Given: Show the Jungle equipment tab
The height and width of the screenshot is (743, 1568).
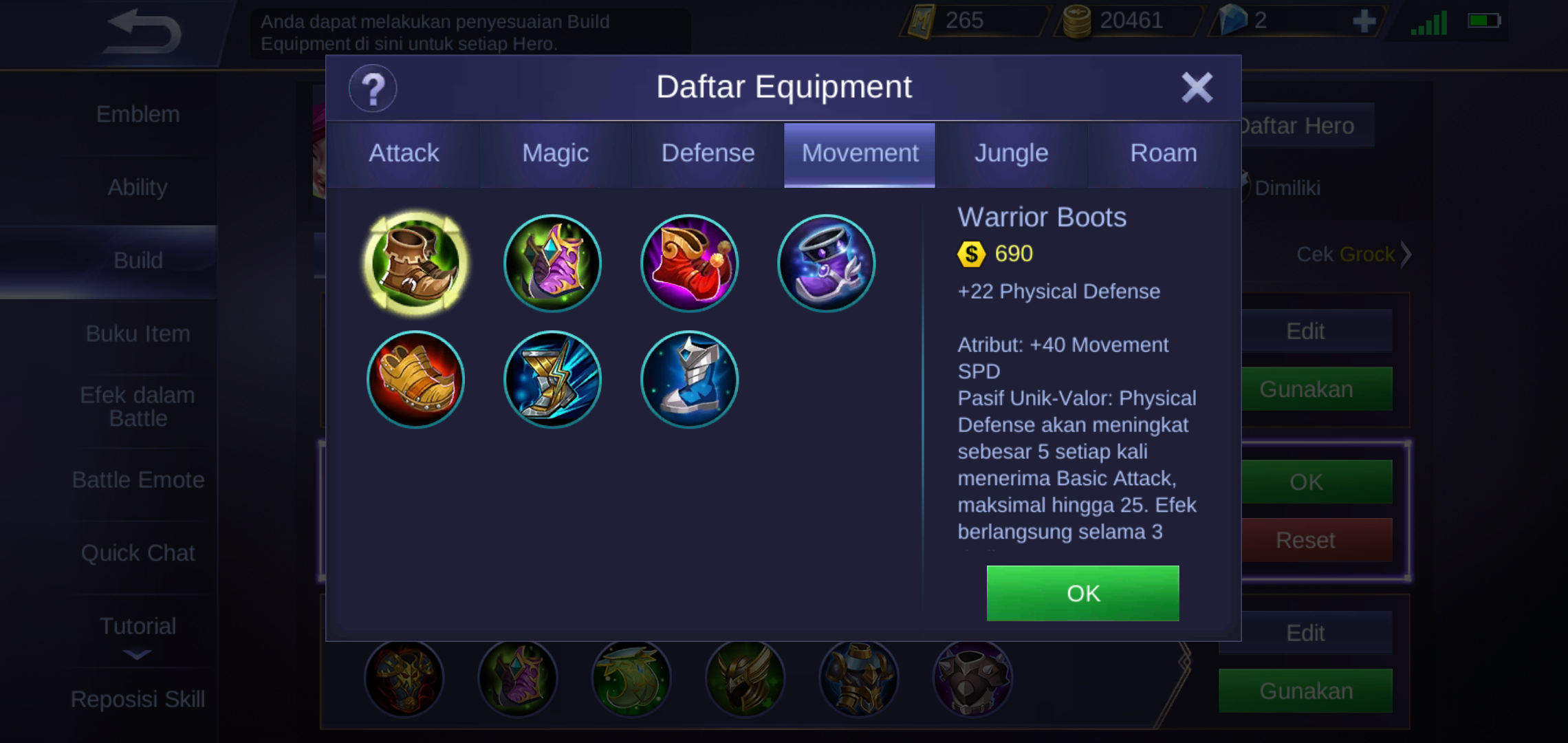Looking at the screenshot, I should click(x=1011, y=153).
